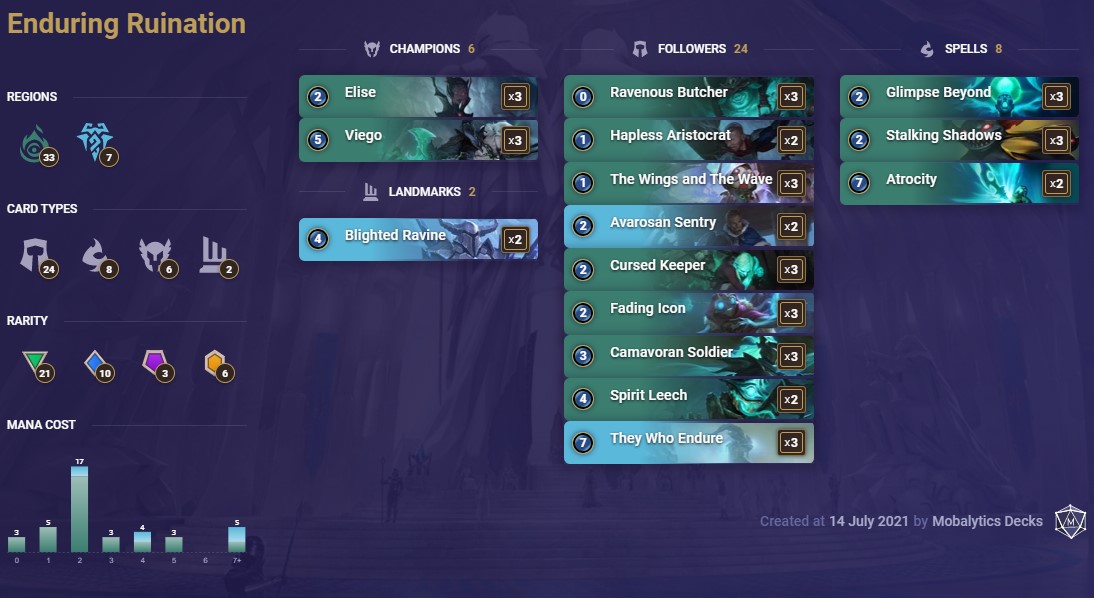This screenshot has width=1094, height=598.
Task: Choose the Viego champion card
Action: tap(418, 139)
